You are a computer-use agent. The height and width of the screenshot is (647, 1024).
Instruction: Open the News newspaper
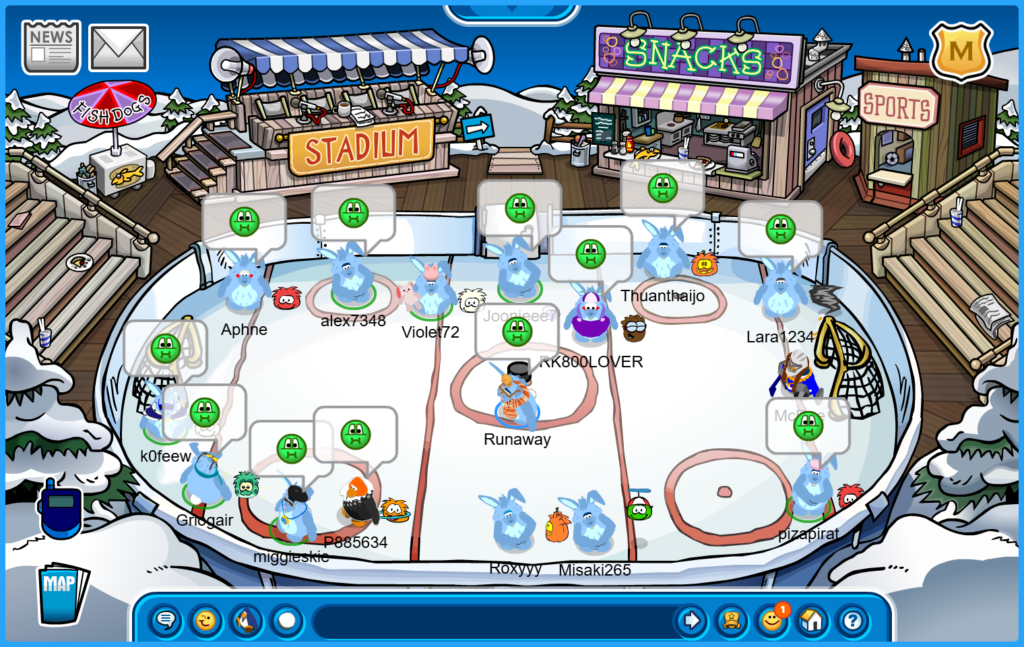pyautogui.click(x=51, y=46)
